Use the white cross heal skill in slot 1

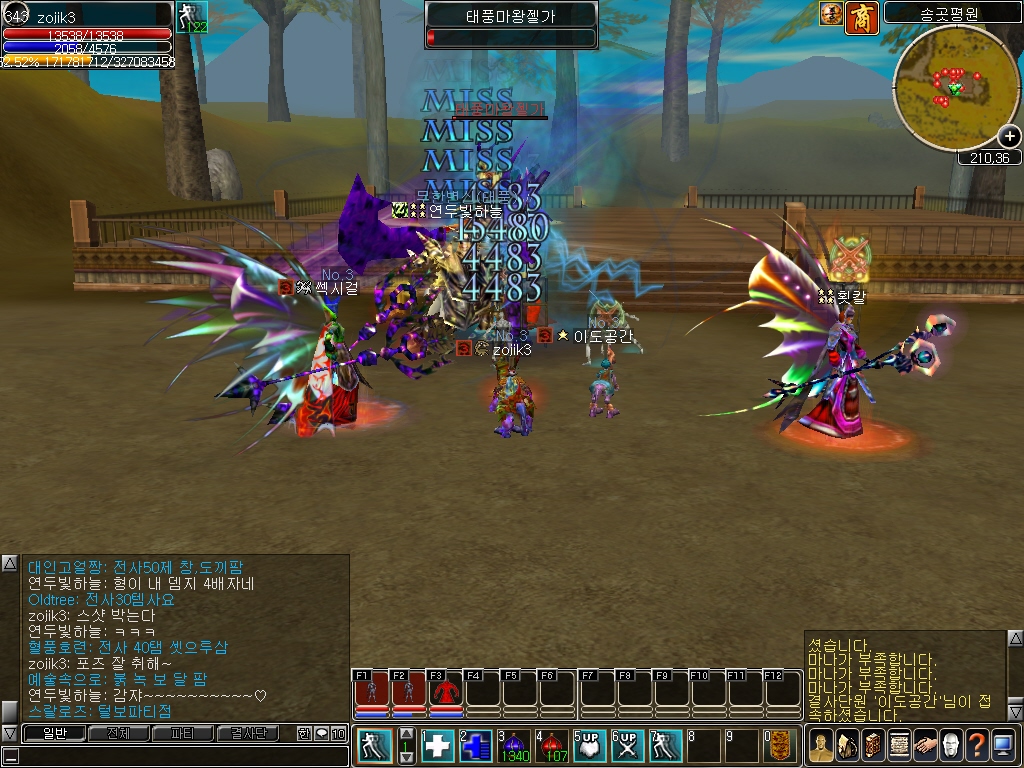point(438,746)
